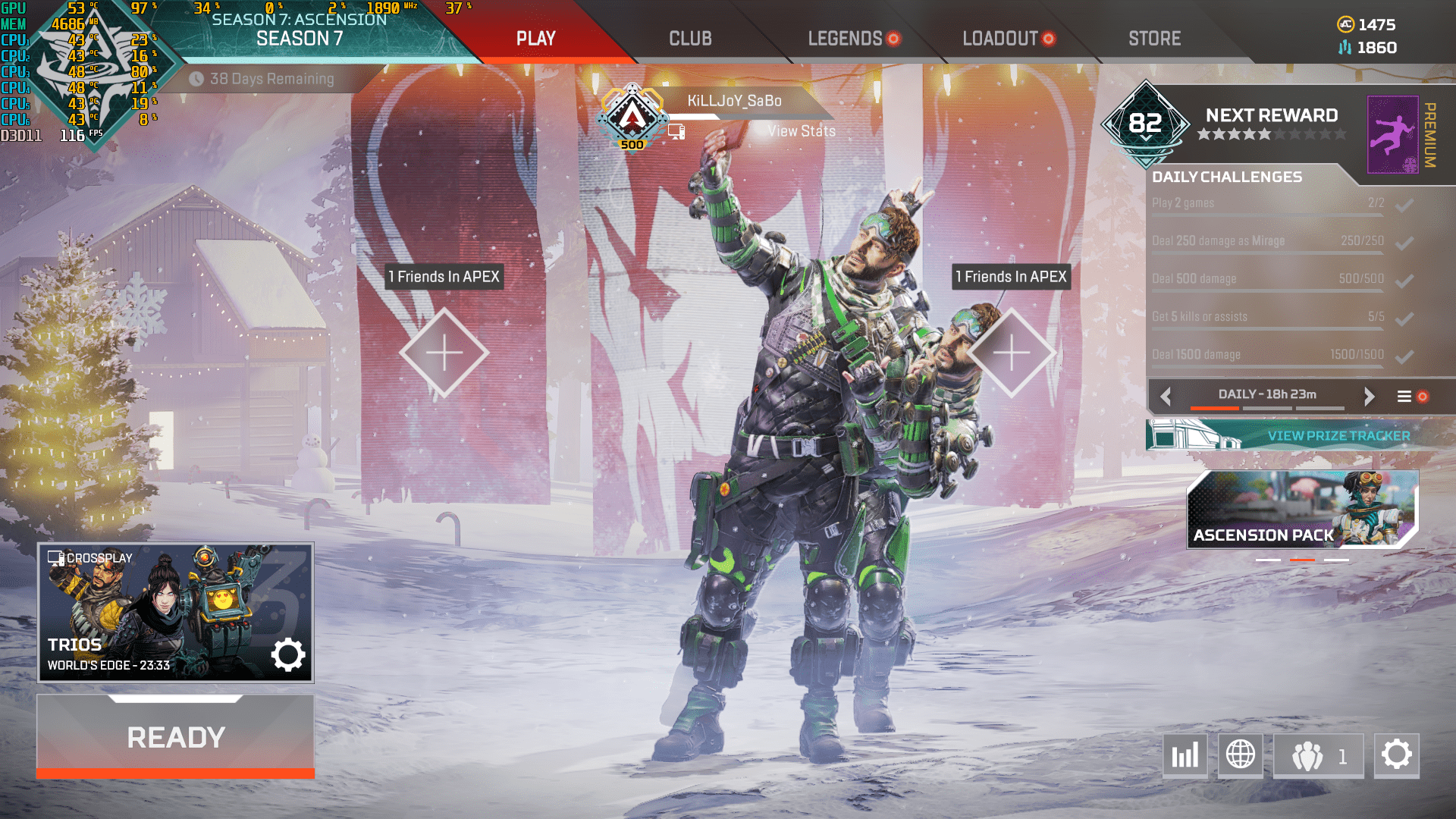
Task: Open the full challenges list icon
Action: pyautogui.click(x=1404, y=396)
